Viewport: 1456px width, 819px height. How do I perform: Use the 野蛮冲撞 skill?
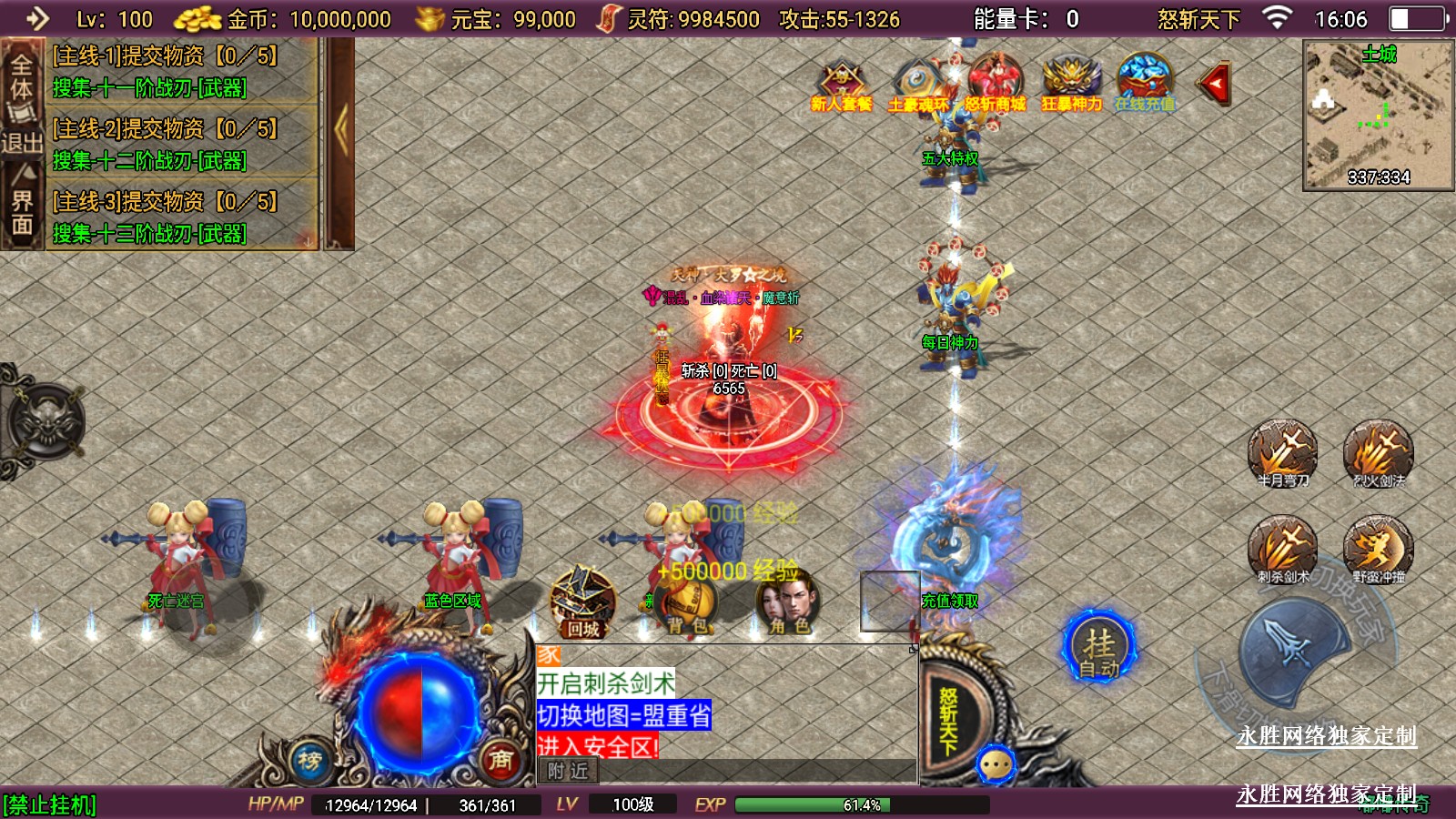[x=1379, y=549]
